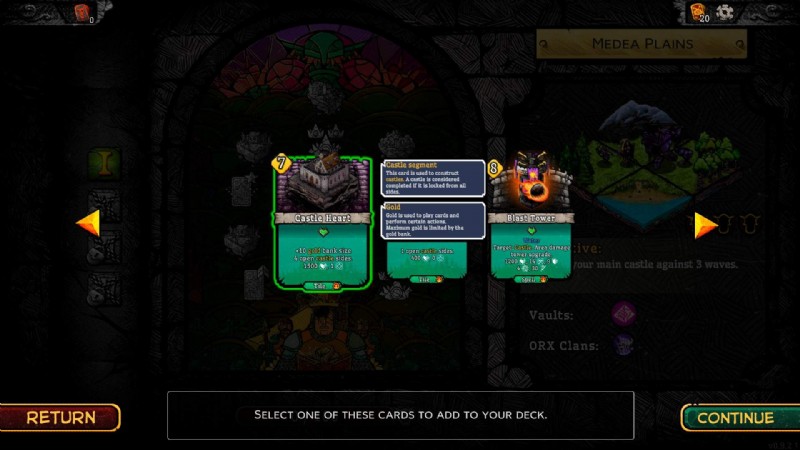This screenshot has width=800, height=450.
Task: Choose the Blast Tower card
Action: coord(530,223)
